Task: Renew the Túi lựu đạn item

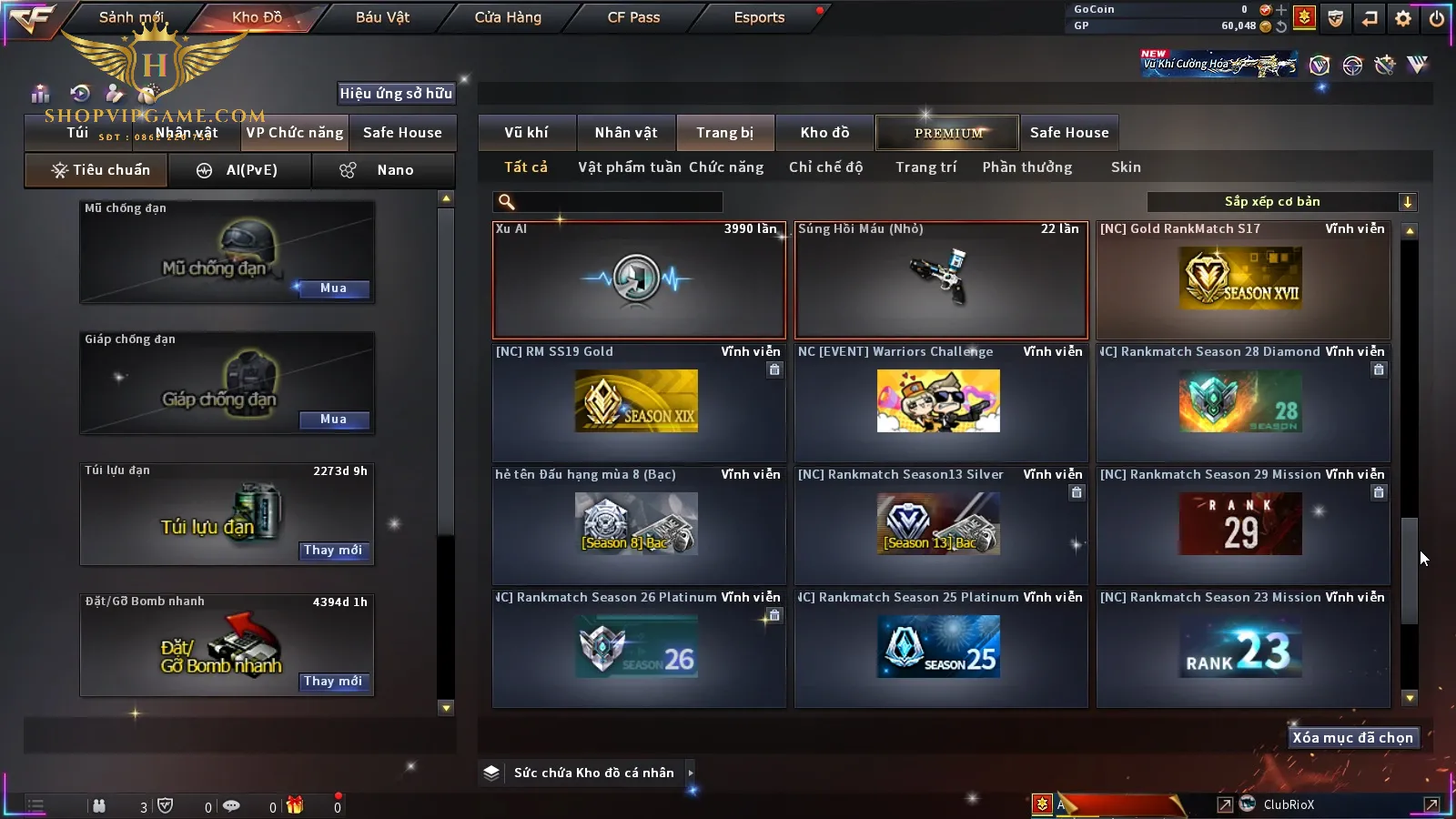Action: pos(333,551)
